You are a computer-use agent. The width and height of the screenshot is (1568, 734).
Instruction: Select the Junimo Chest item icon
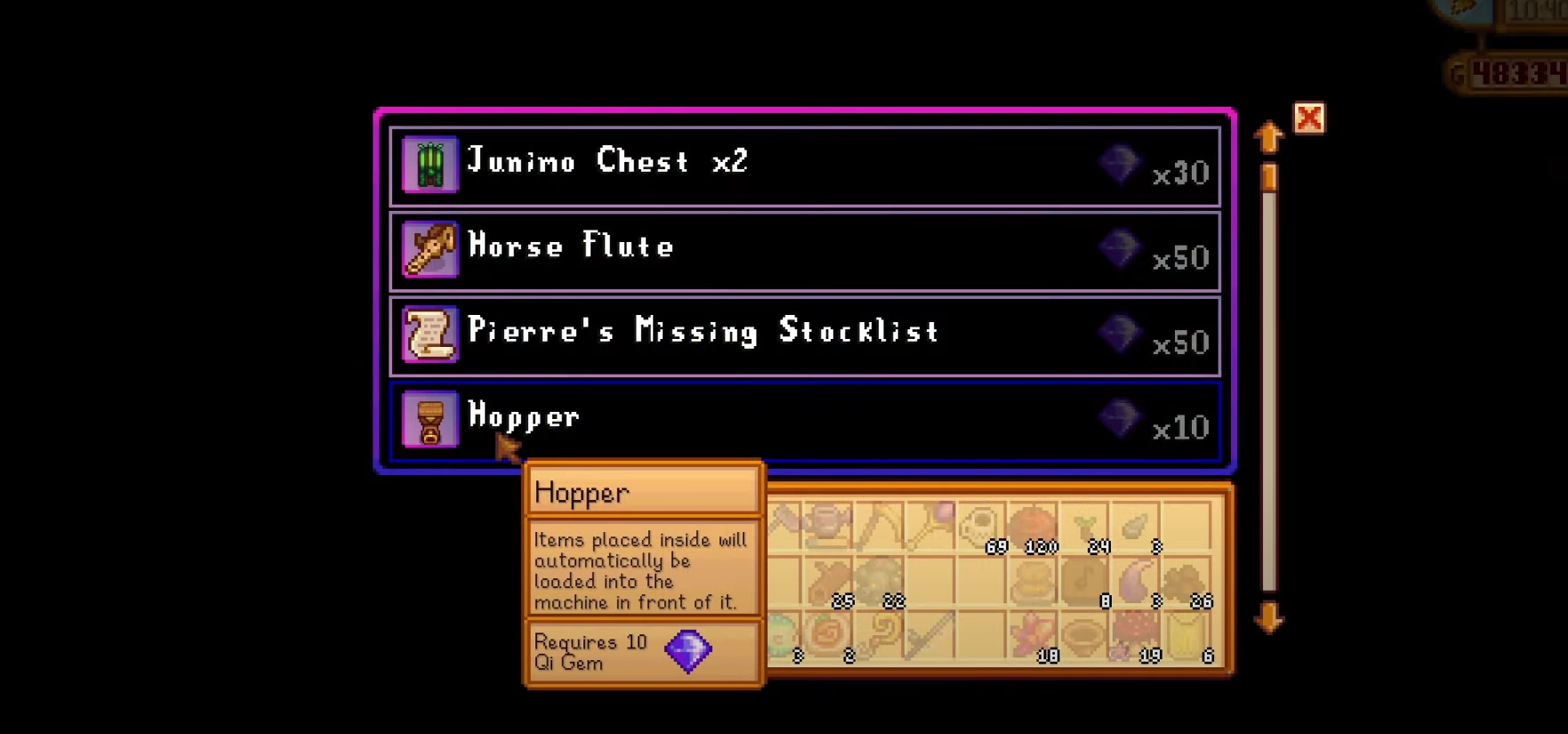tap(430, 165)
